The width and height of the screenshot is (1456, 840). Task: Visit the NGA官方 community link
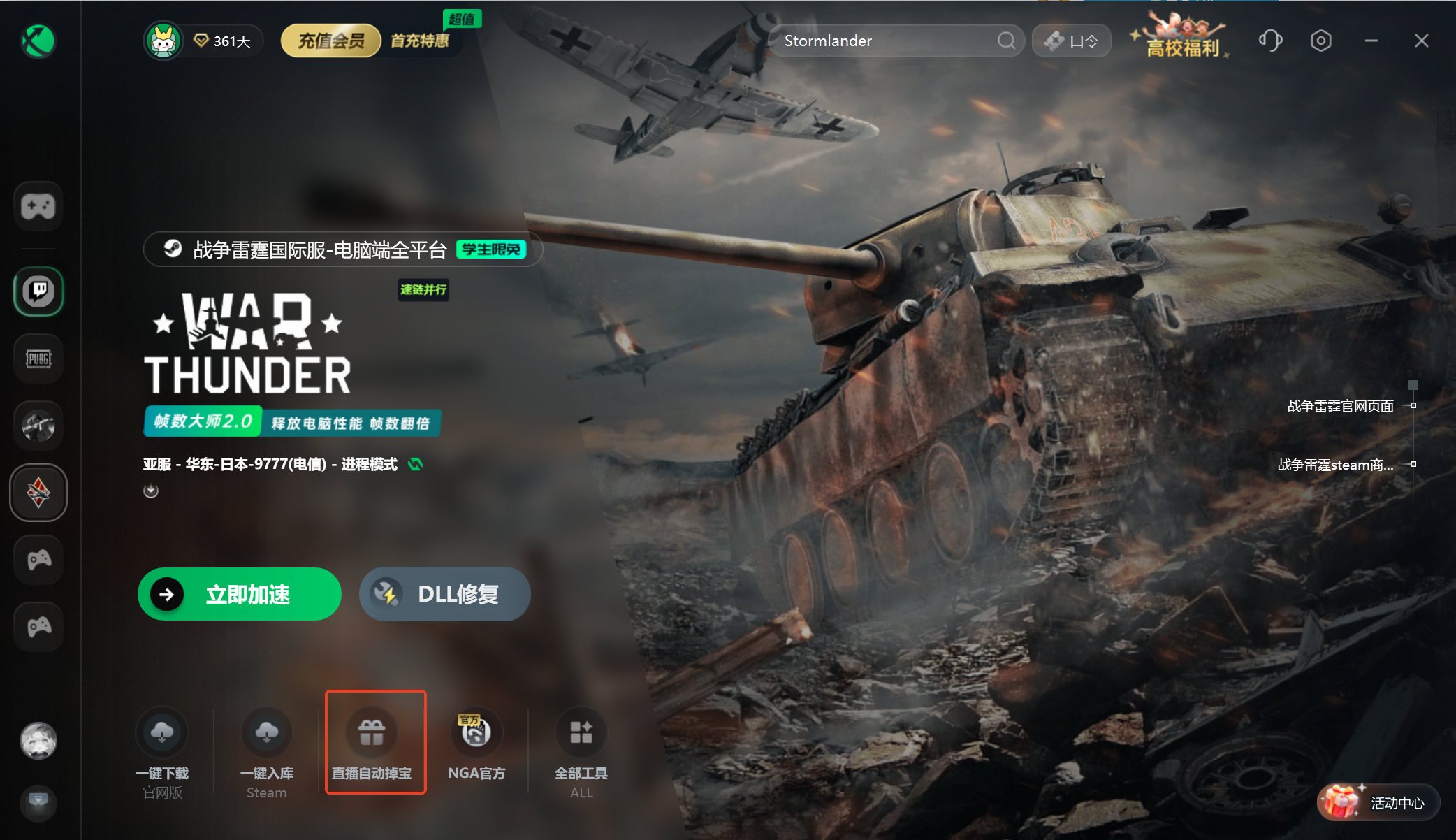pyautogui.click(x=476, y=733)
